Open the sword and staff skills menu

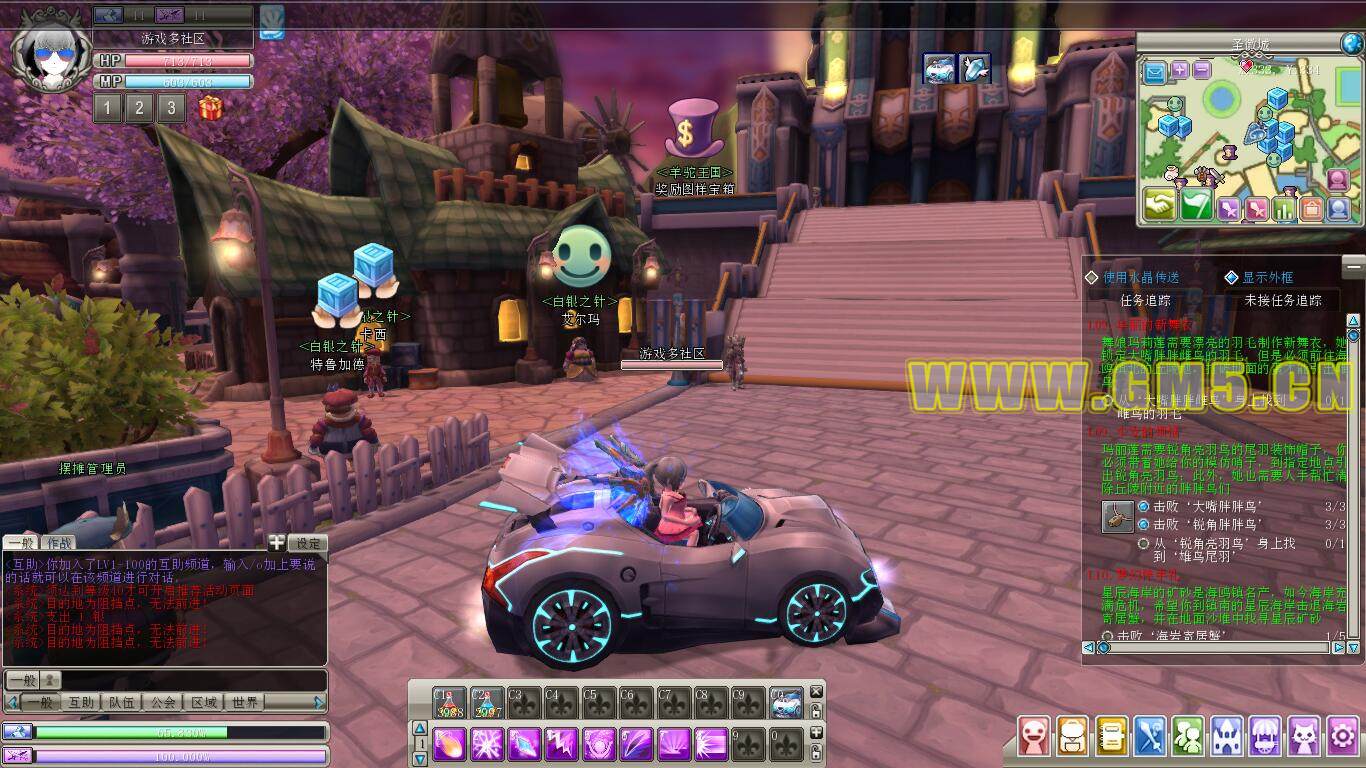(x=1150, y=737)
